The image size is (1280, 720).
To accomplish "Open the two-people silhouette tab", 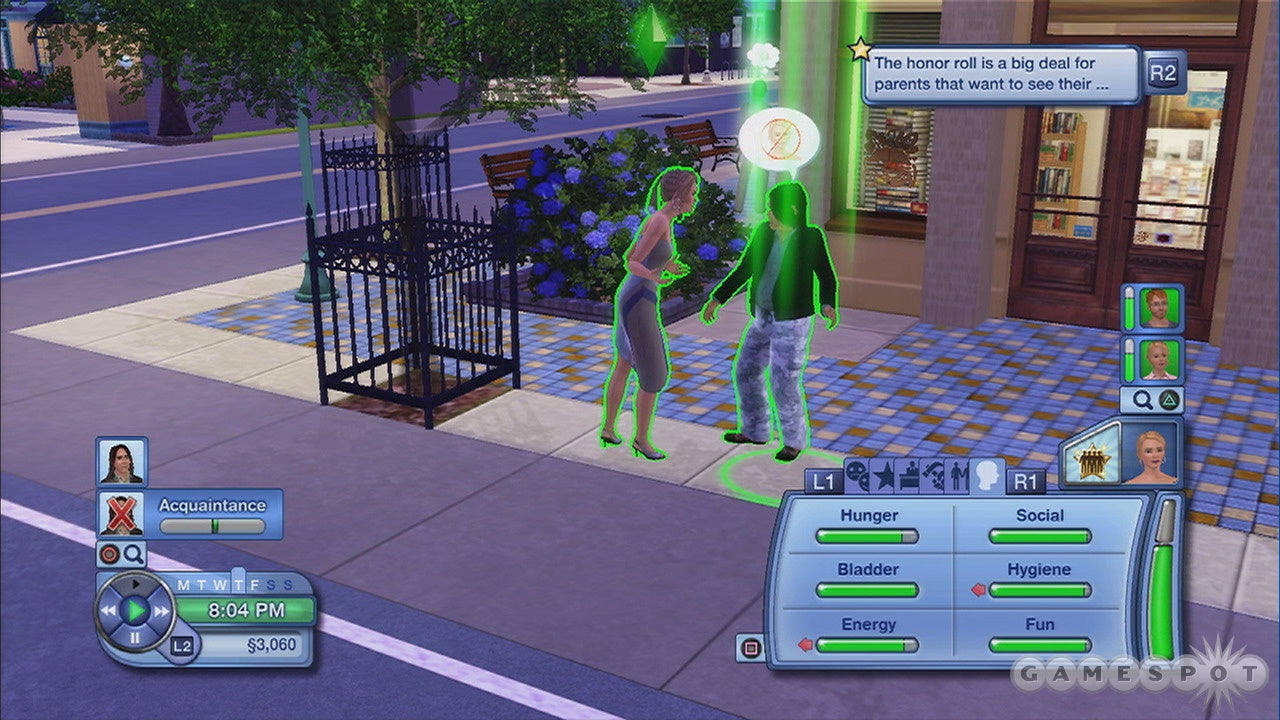I will (958, 476).
